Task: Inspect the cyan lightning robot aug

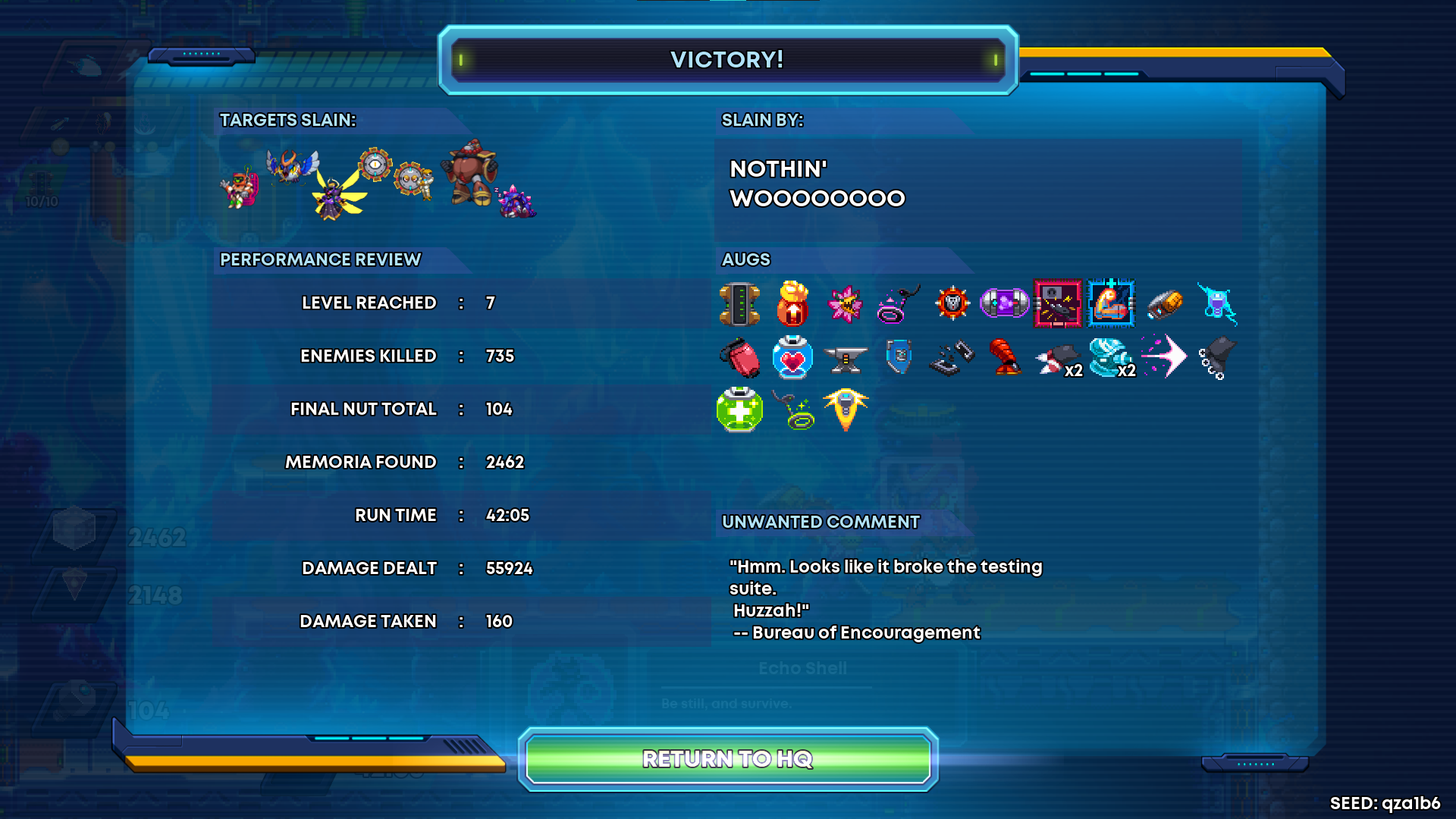Action: click(x=1217, y=304)
